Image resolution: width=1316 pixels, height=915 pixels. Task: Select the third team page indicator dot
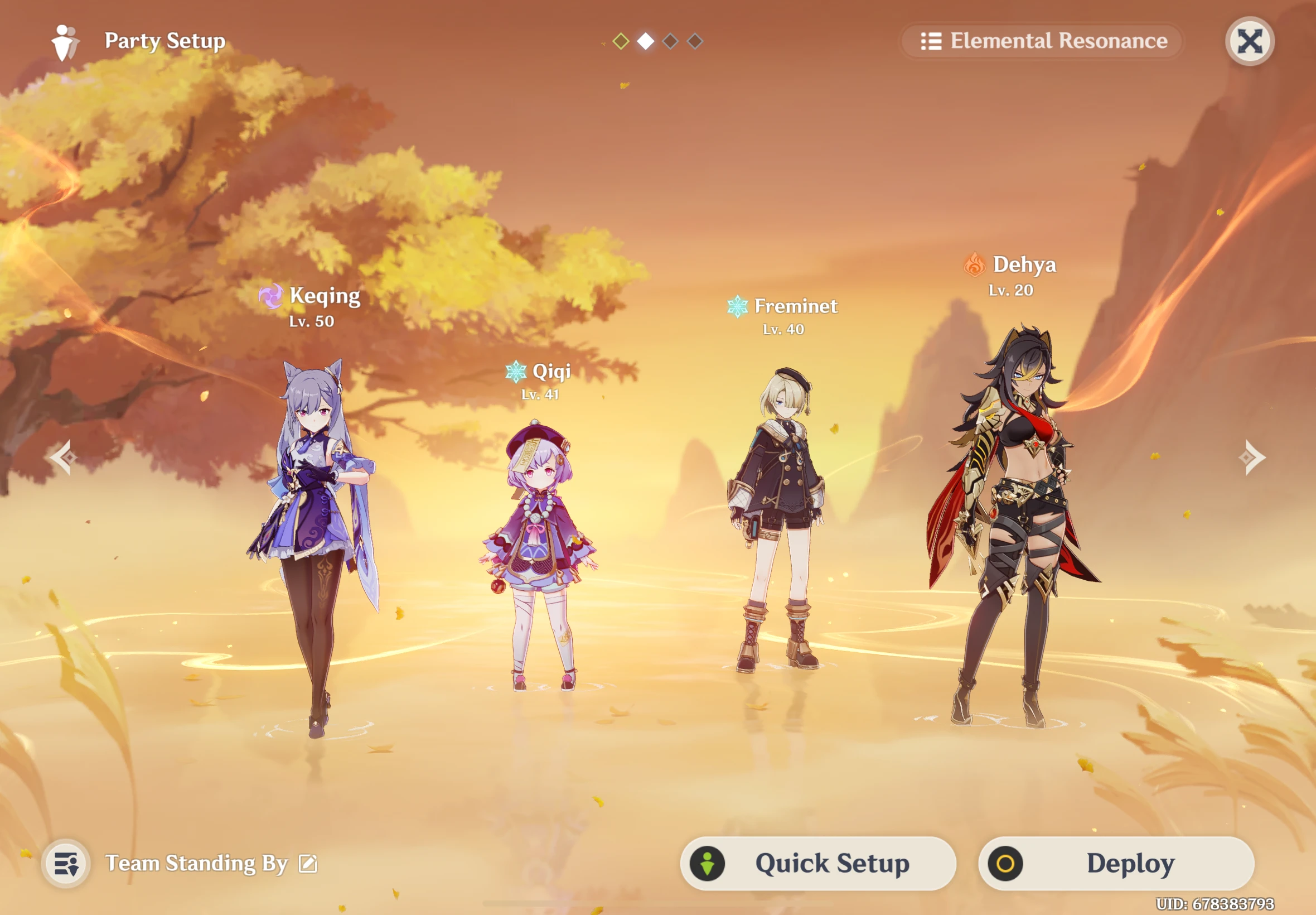[x=670, y=41]
